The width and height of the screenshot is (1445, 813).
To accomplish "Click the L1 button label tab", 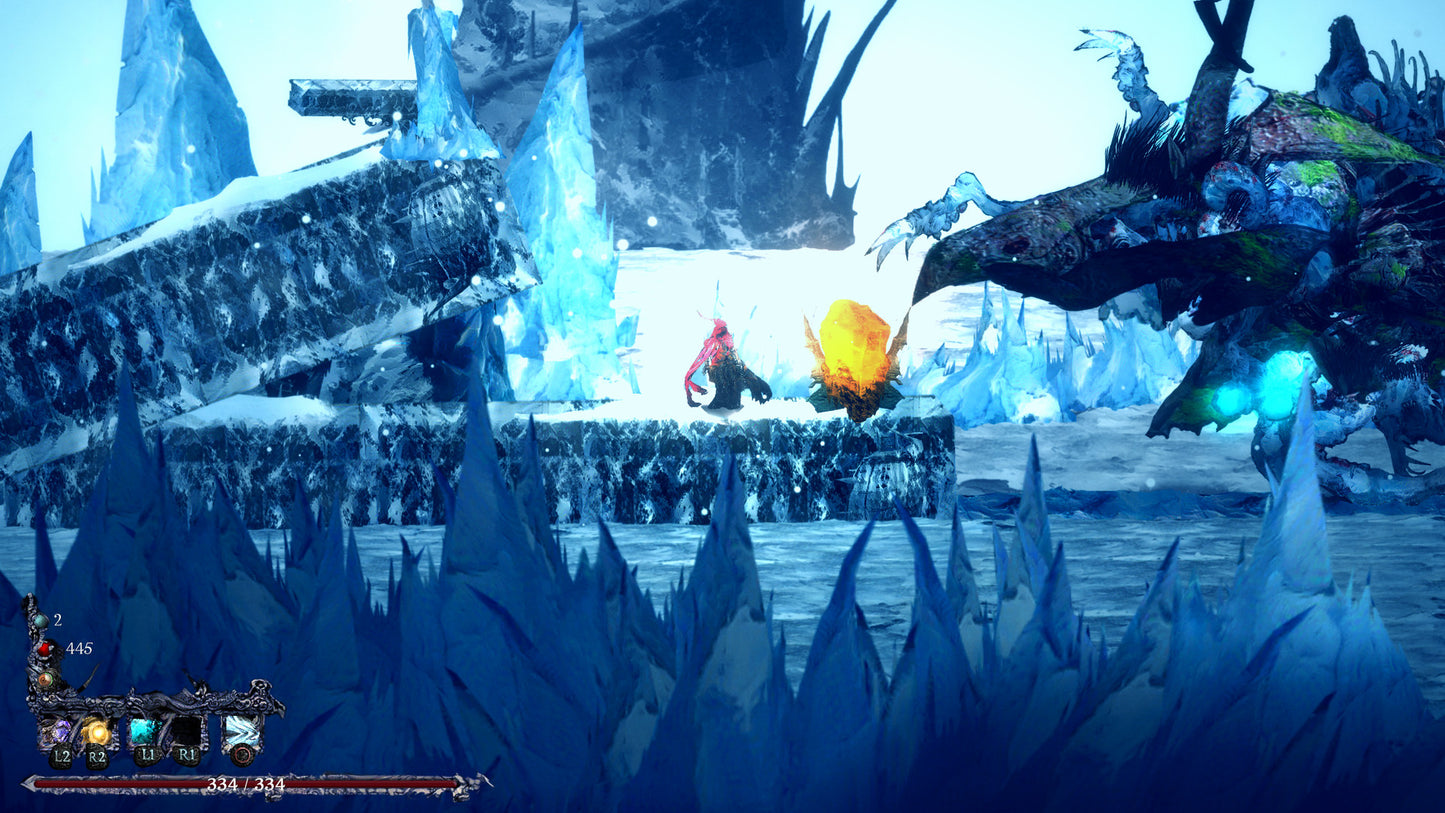I will click(x=147, y=755).
